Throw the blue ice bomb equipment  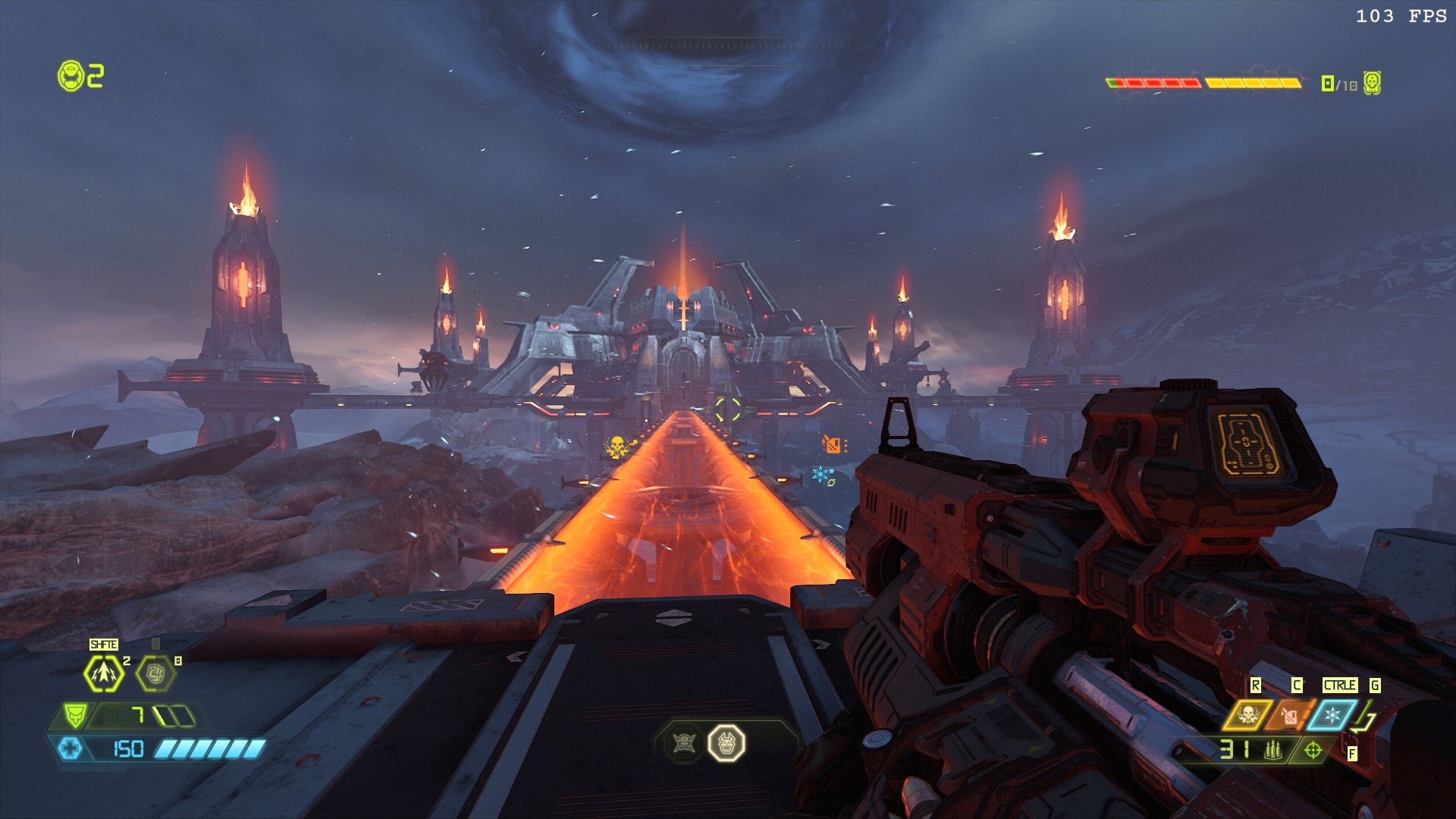(x=1332, y=715)
